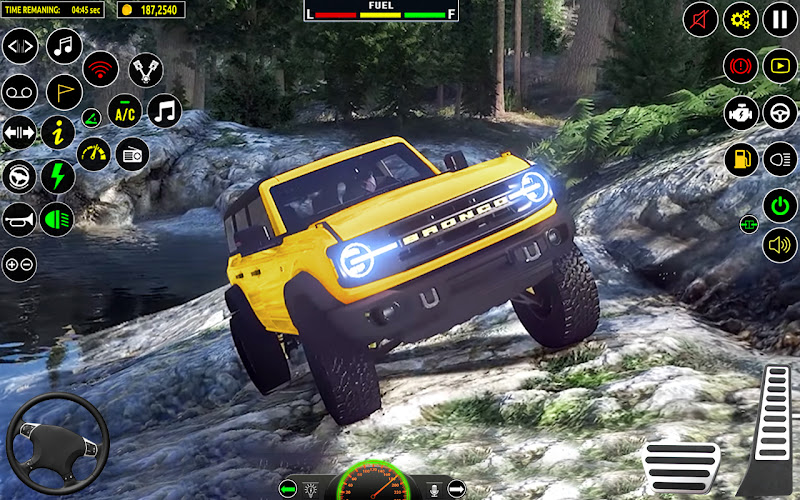800x500 pixels.
Task: Toggle the white headlights button
Action: tap(780, 159)
